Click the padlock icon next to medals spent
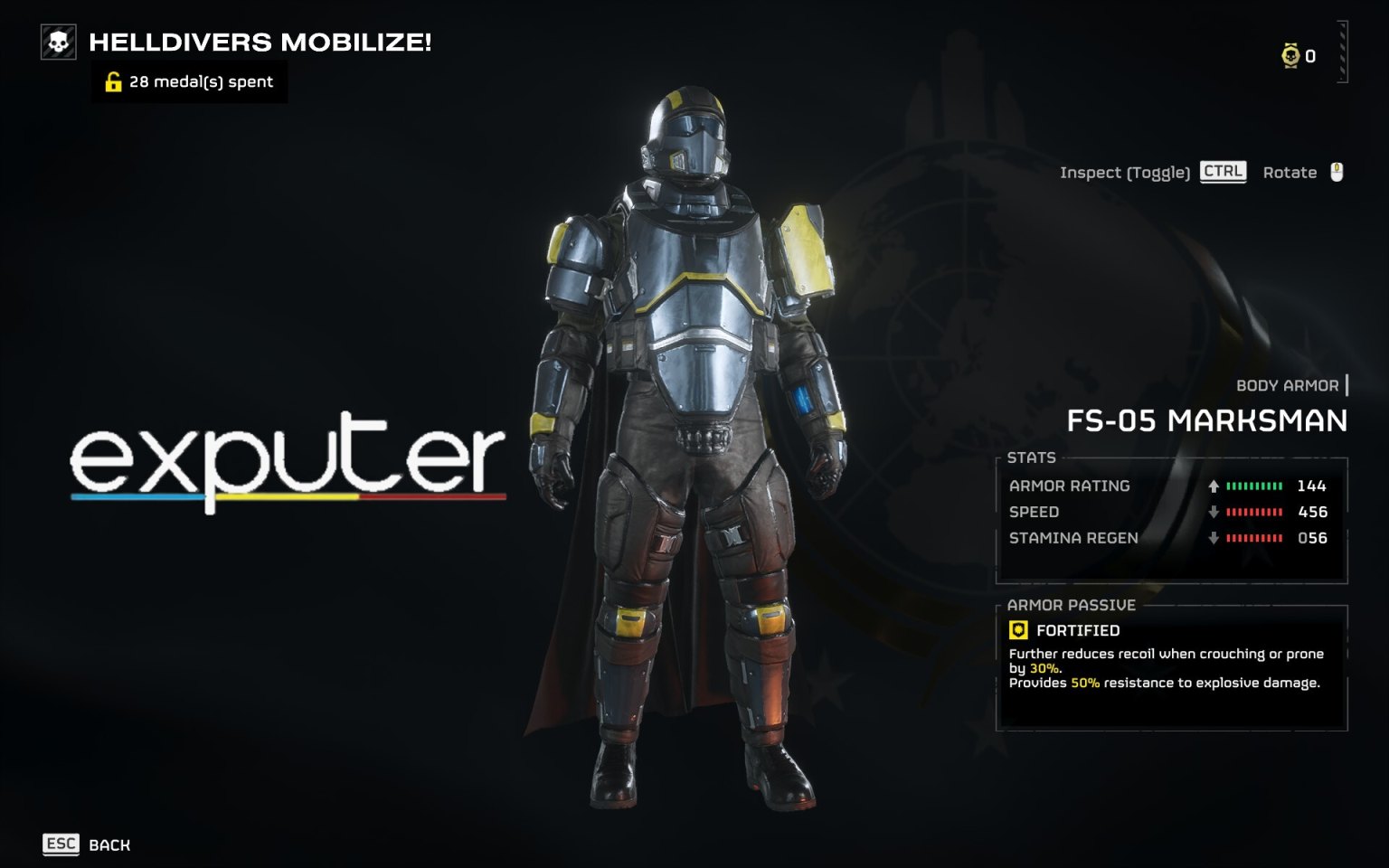The width and height of the screenshot is (1389, 868). click(x=112, y=82)
